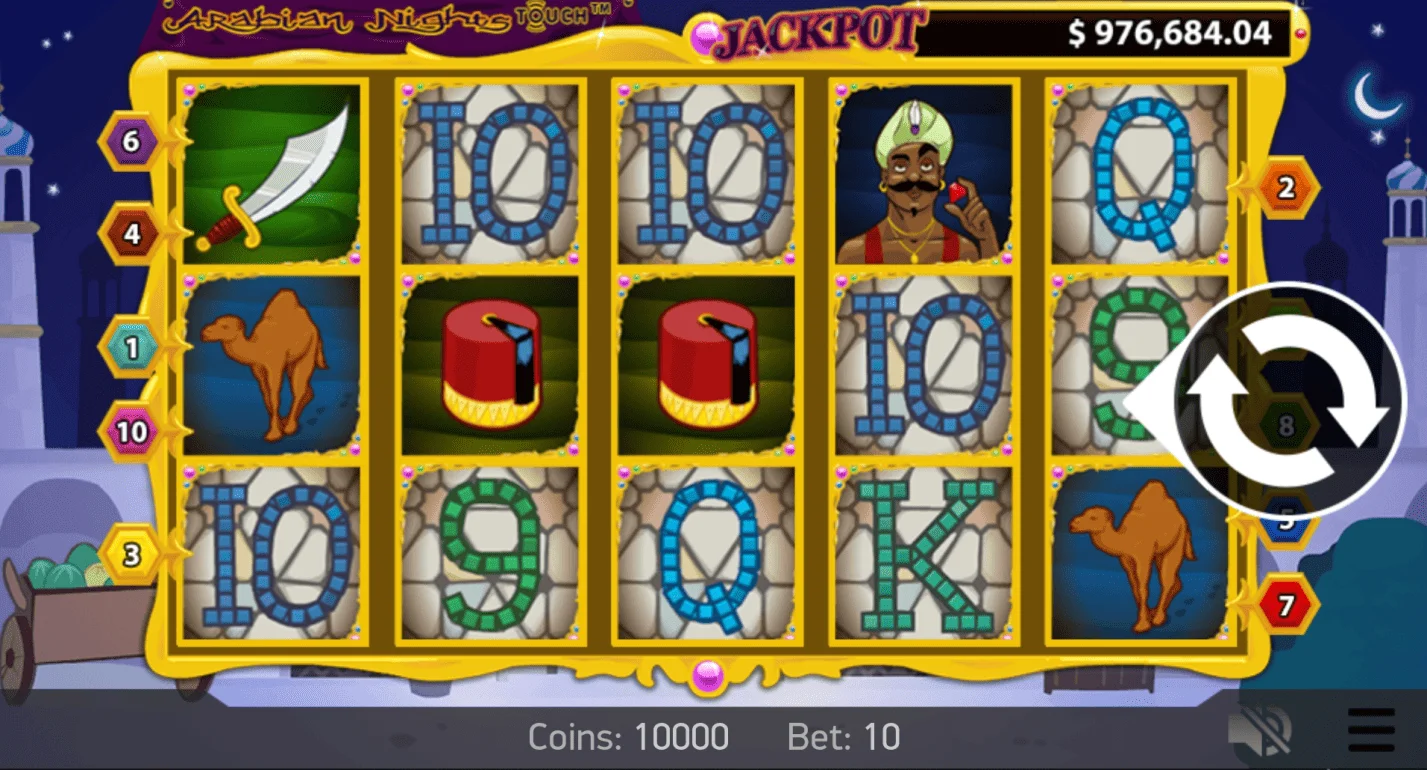Click payline number 1 hexagon
This screenshot has width=1427, height=770.
click(x=131, y=346)
